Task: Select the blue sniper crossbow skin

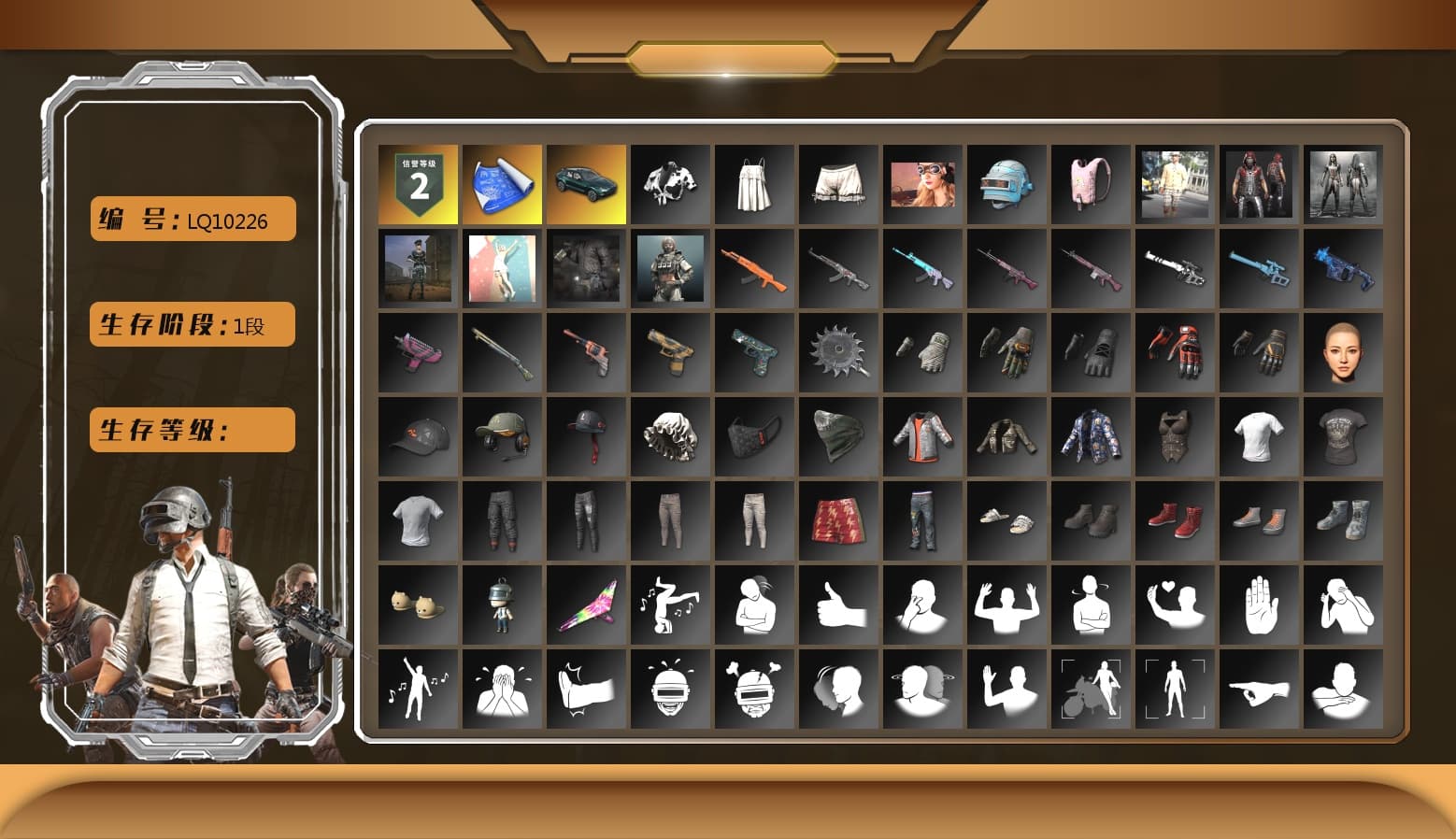Action: (1259, 269)
